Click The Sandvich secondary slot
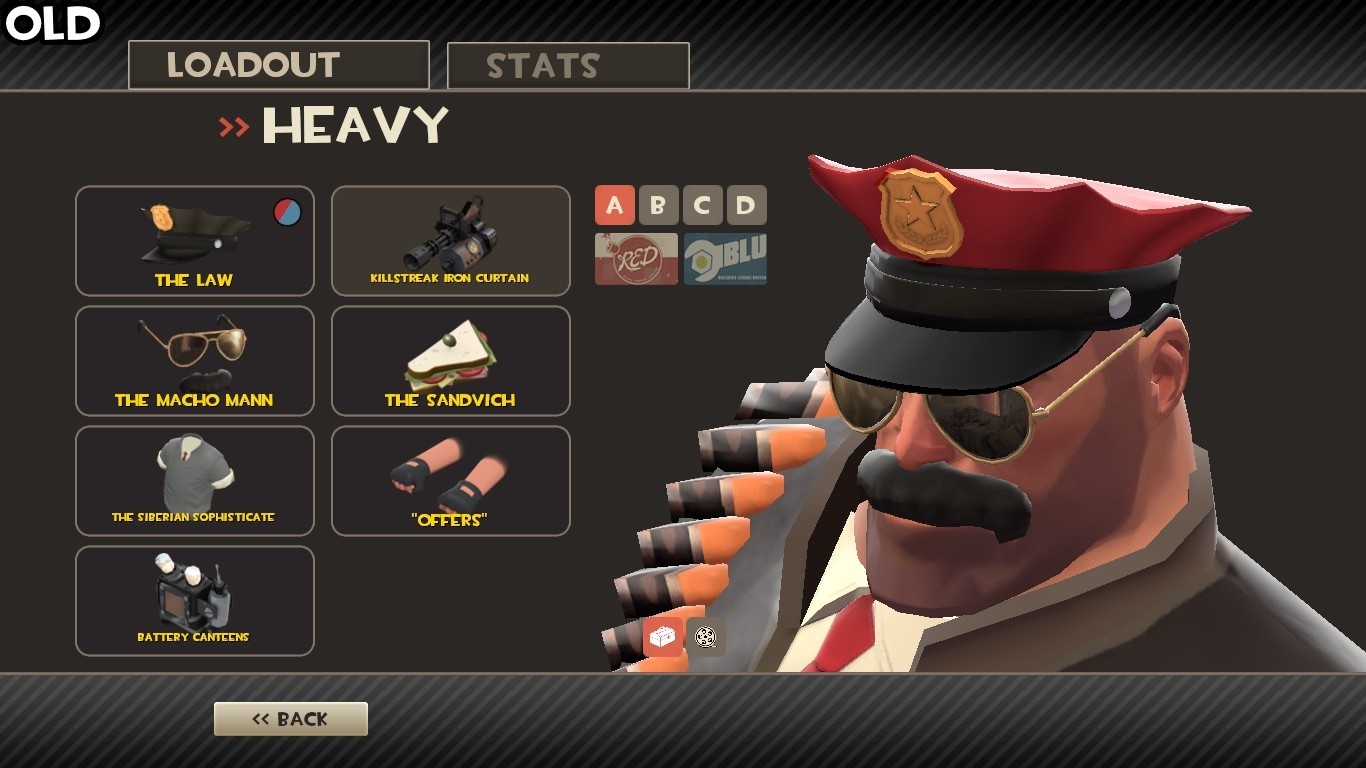Image resolution: width=1366 pixels, height=768 pixels. point(450,360)
